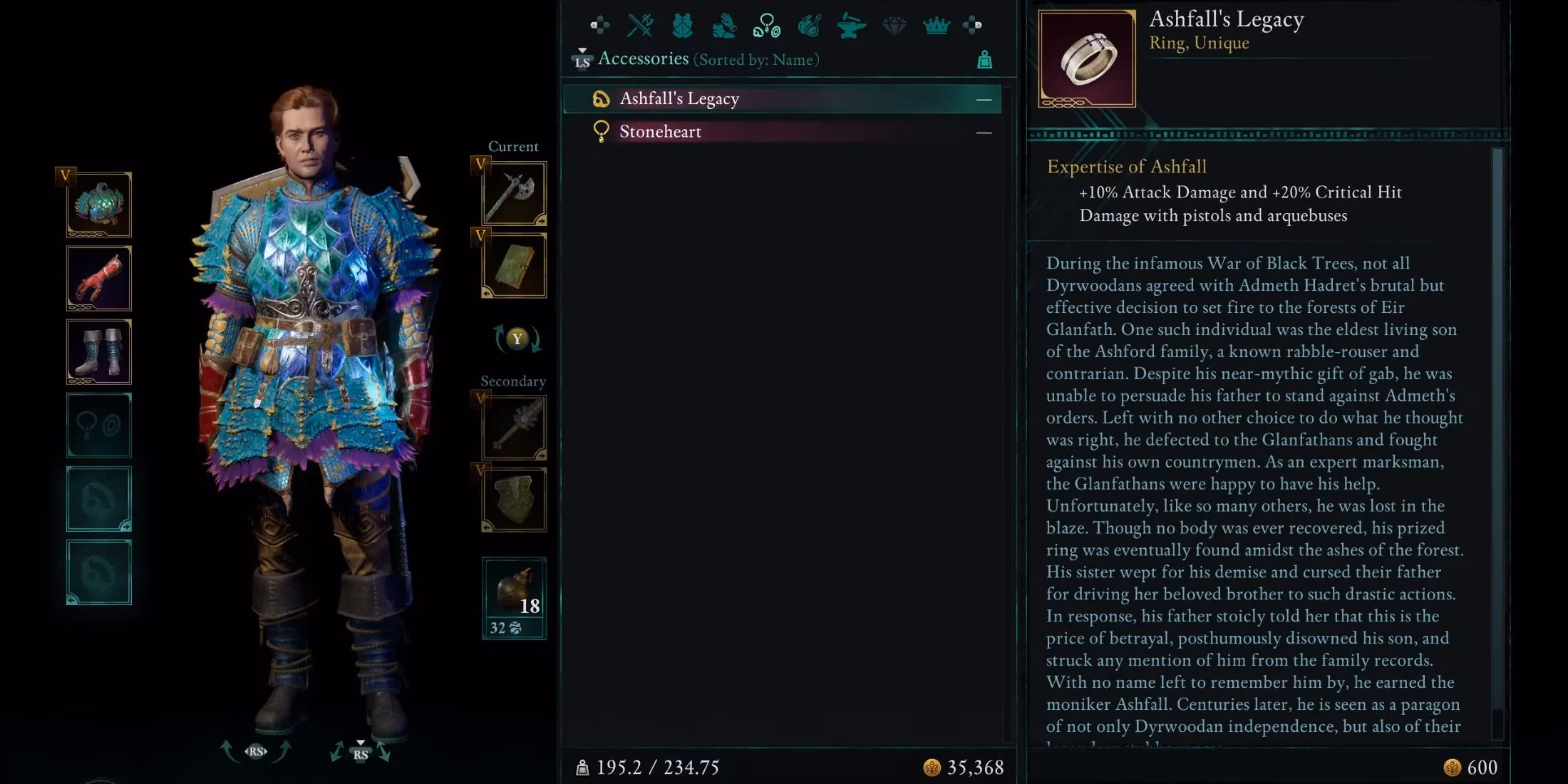Image resolution: width=1568 pixels, height=784 pixels.
Task: Select the current axe weapon slot
Action: click(514, 193)
